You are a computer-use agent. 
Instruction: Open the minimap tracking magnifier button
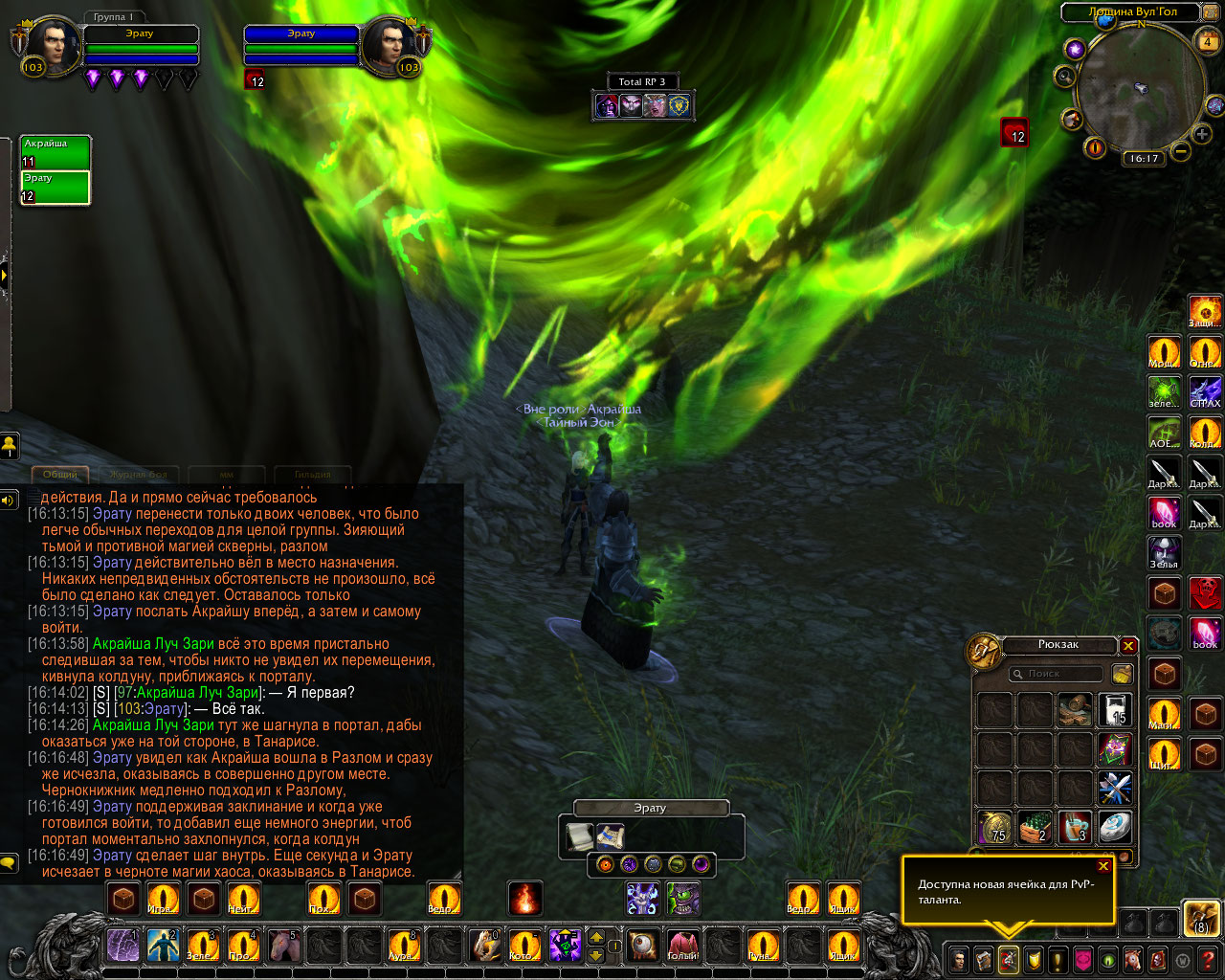tap(1065, 77)
